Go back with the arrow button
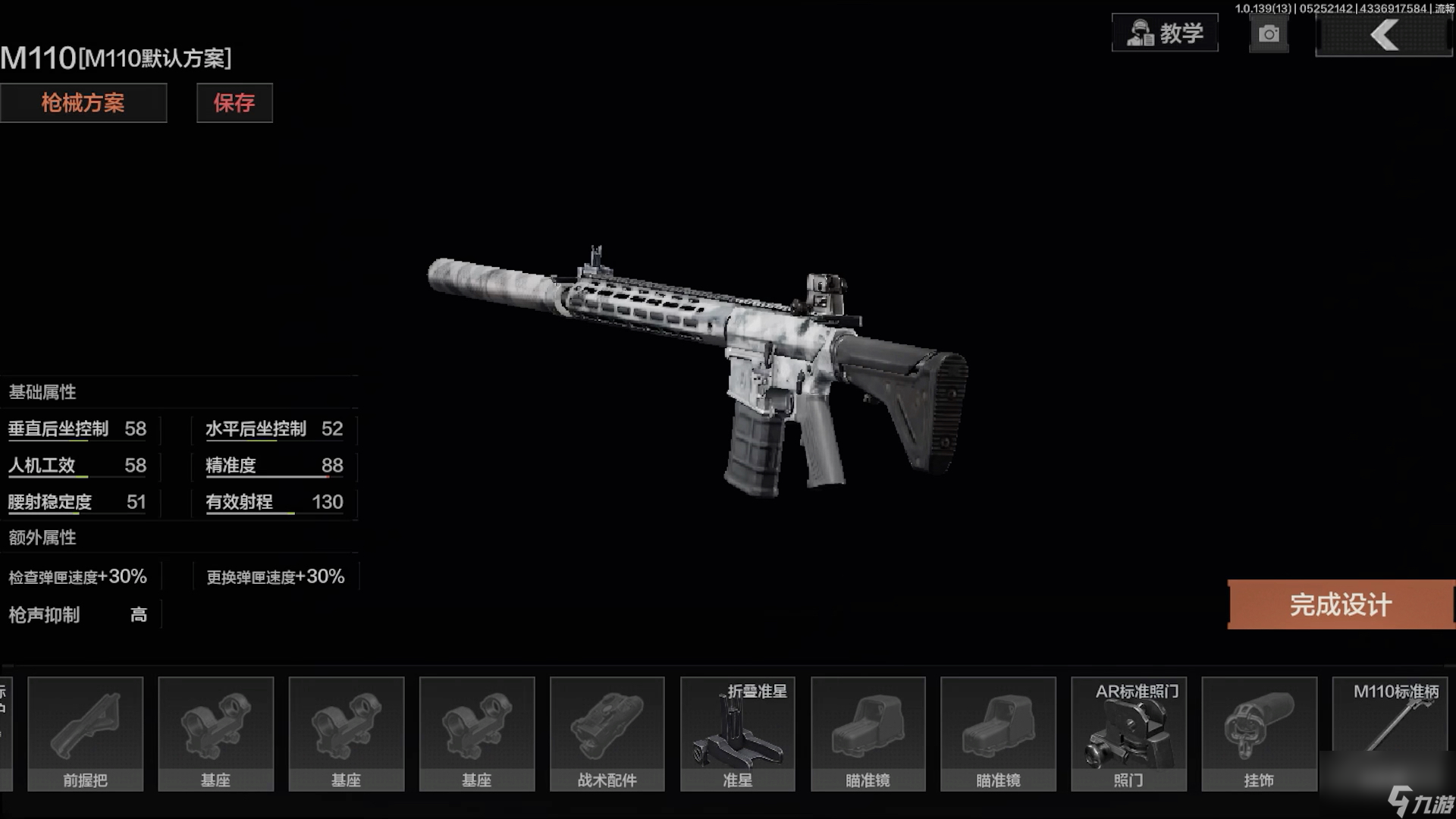This screenshot has height=819, width=1456. (x=1384, y=36)
